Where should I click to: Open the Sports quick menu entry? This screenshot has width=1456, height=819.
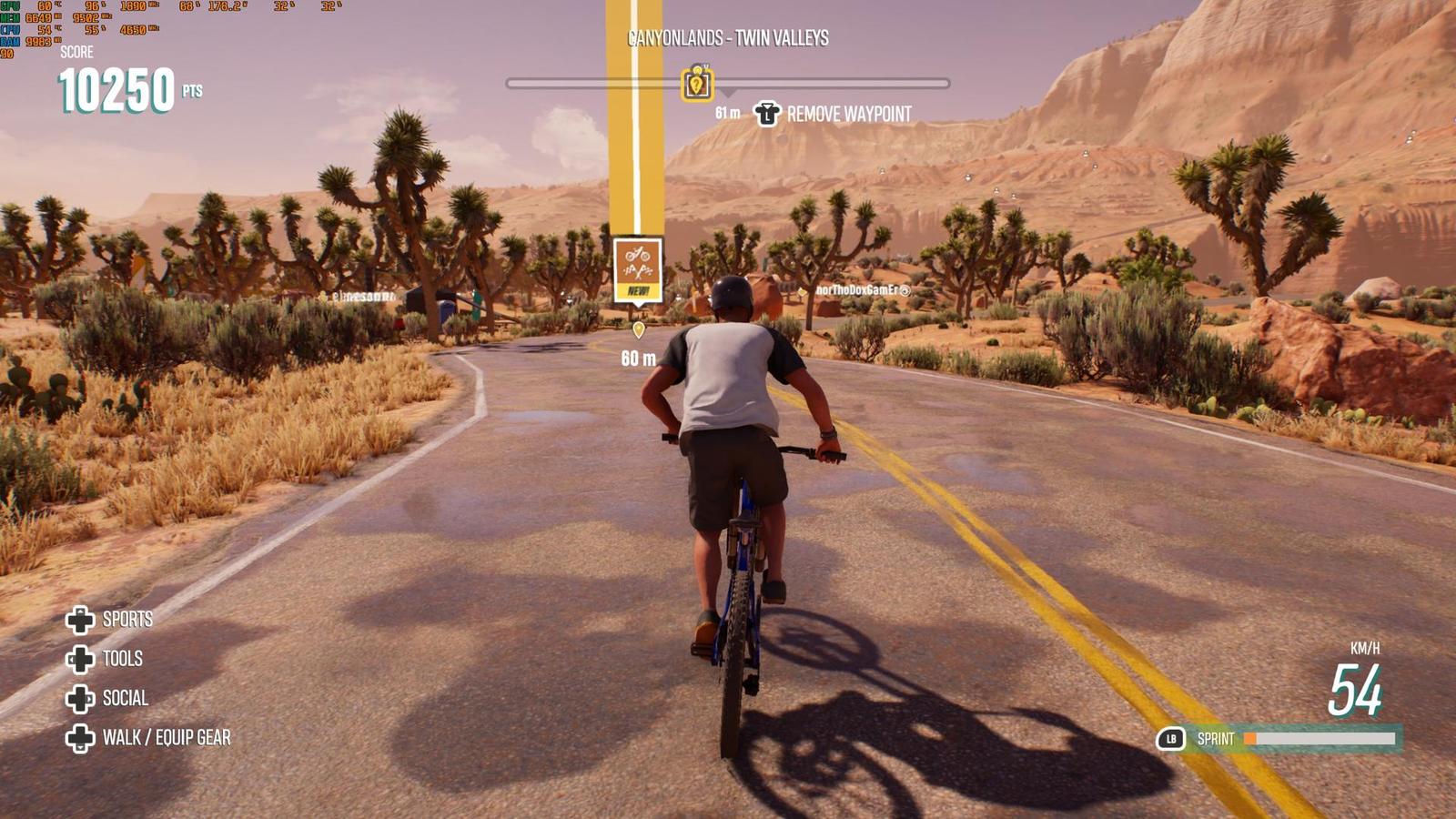point(110,620)
